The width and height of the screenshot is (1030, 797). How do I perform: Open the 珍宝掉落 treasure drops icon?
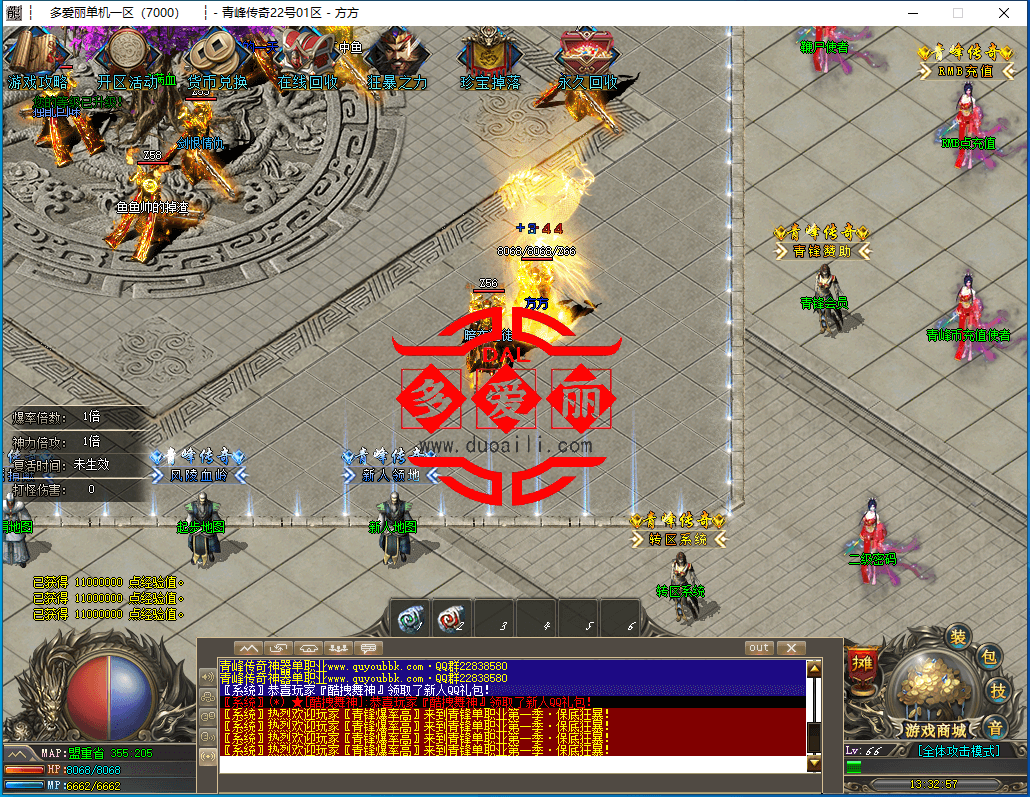(x=489, y=58)
